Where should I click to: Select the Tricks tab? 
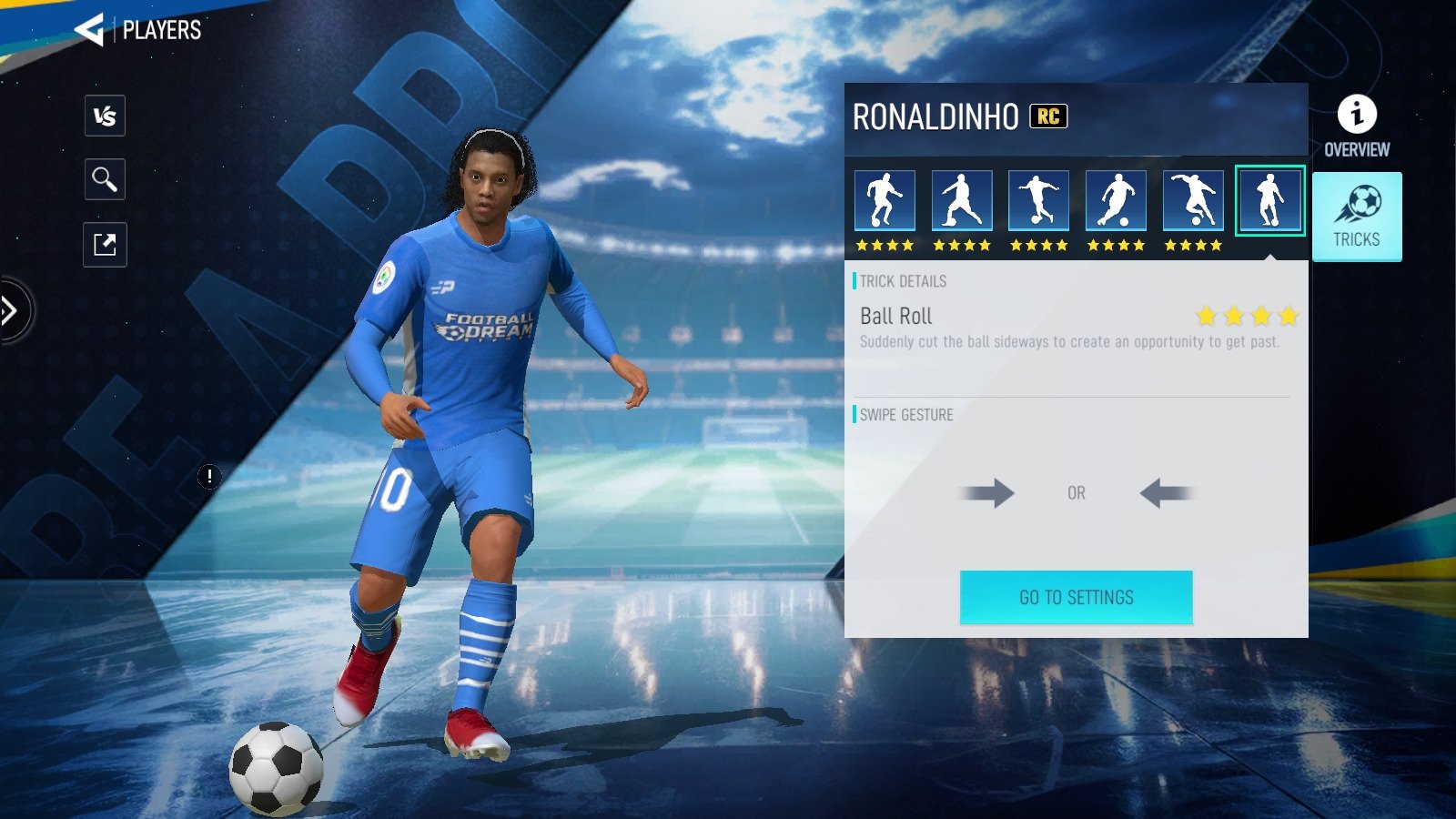pos(1356,217)
